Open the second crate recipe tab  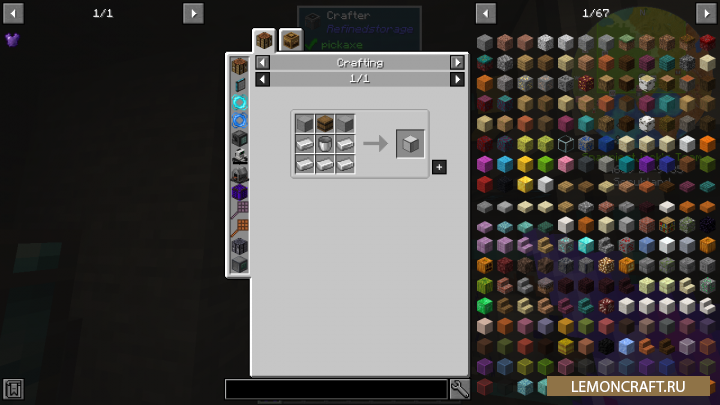[291, 40]
